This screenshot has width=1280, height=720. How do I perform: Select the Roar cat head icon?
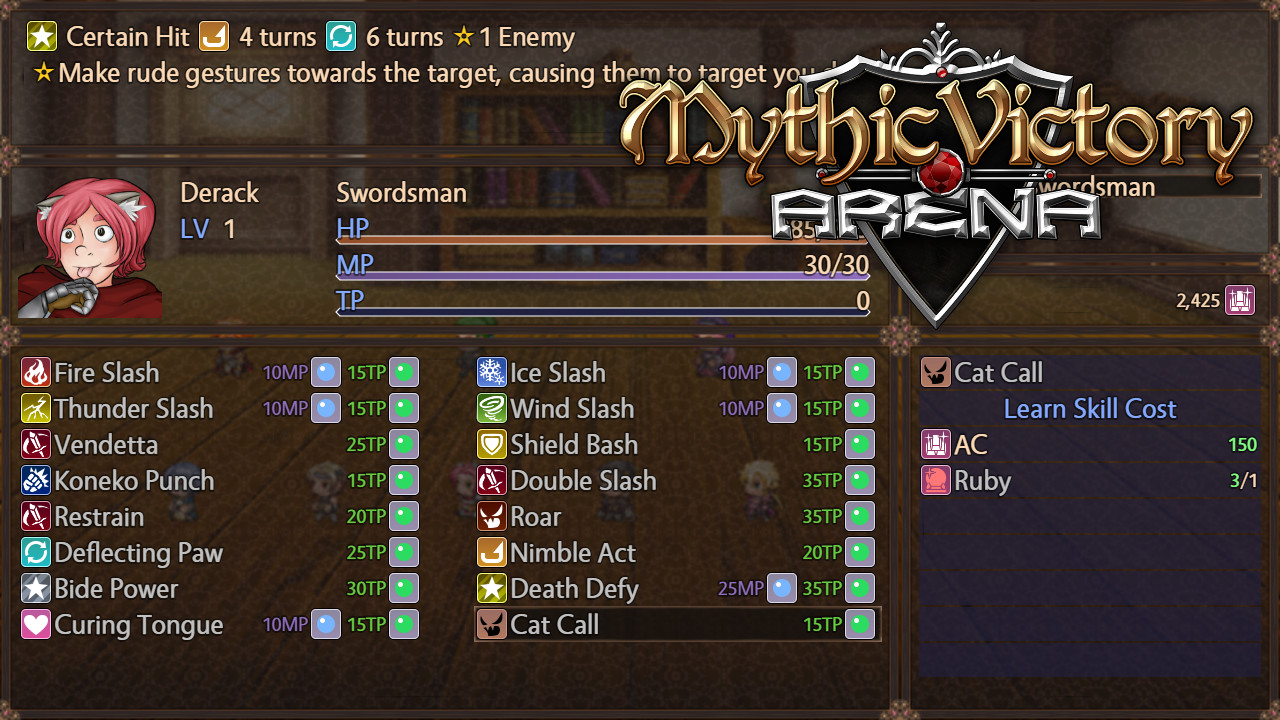tap(489, 516)
